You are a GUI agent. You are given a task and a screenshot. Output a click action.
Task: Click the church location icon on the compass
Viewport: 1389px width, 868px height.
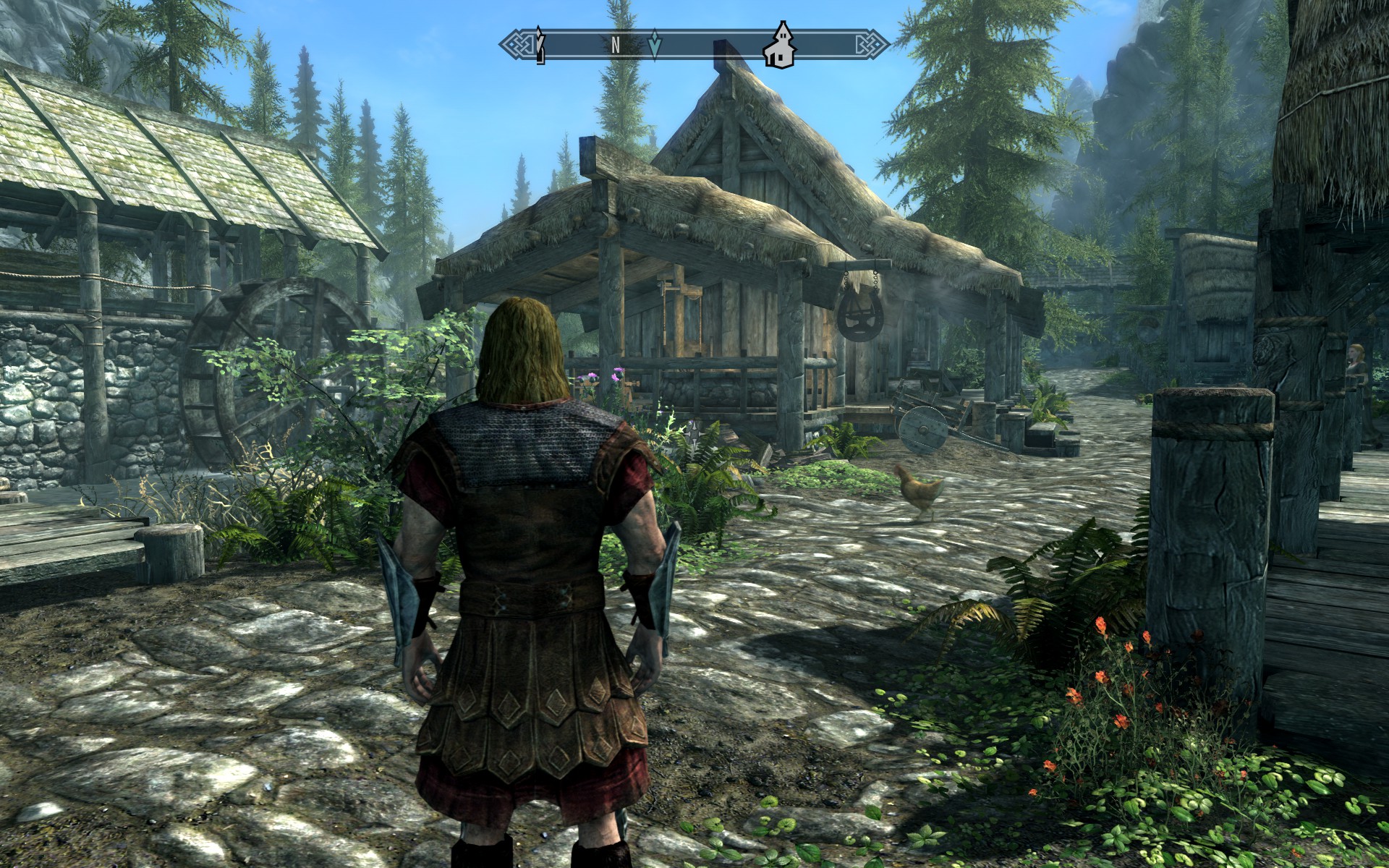click(x=779, y=48)
